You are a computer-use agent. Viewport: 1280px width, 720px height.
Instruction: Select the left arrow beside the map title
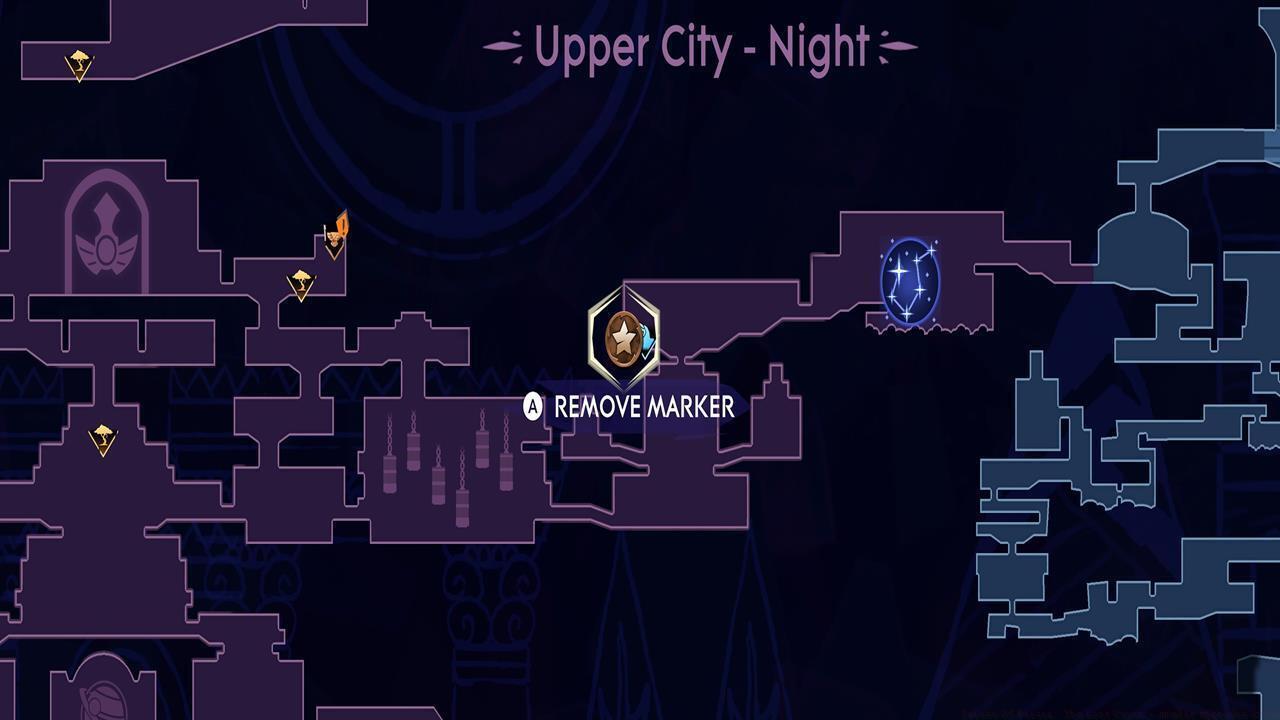click(502, 44)
